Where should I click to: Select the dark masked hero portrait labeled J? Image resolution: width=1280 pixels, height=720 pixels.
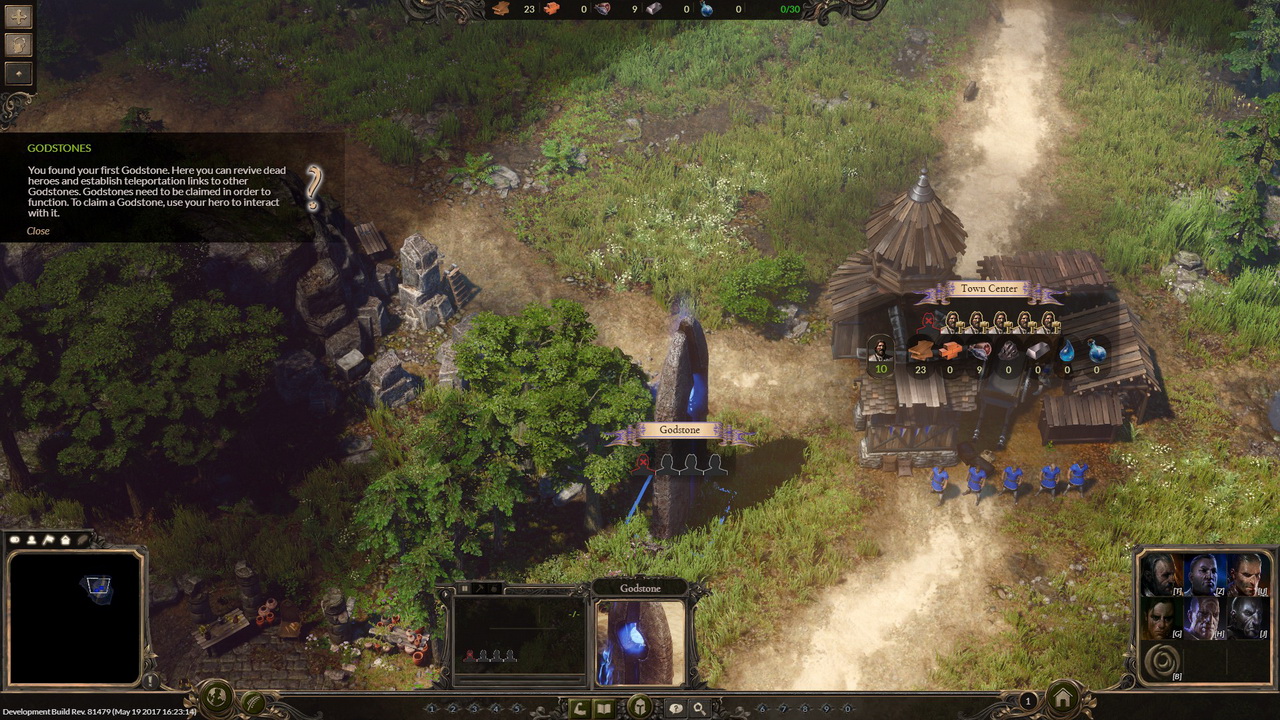1246,619
